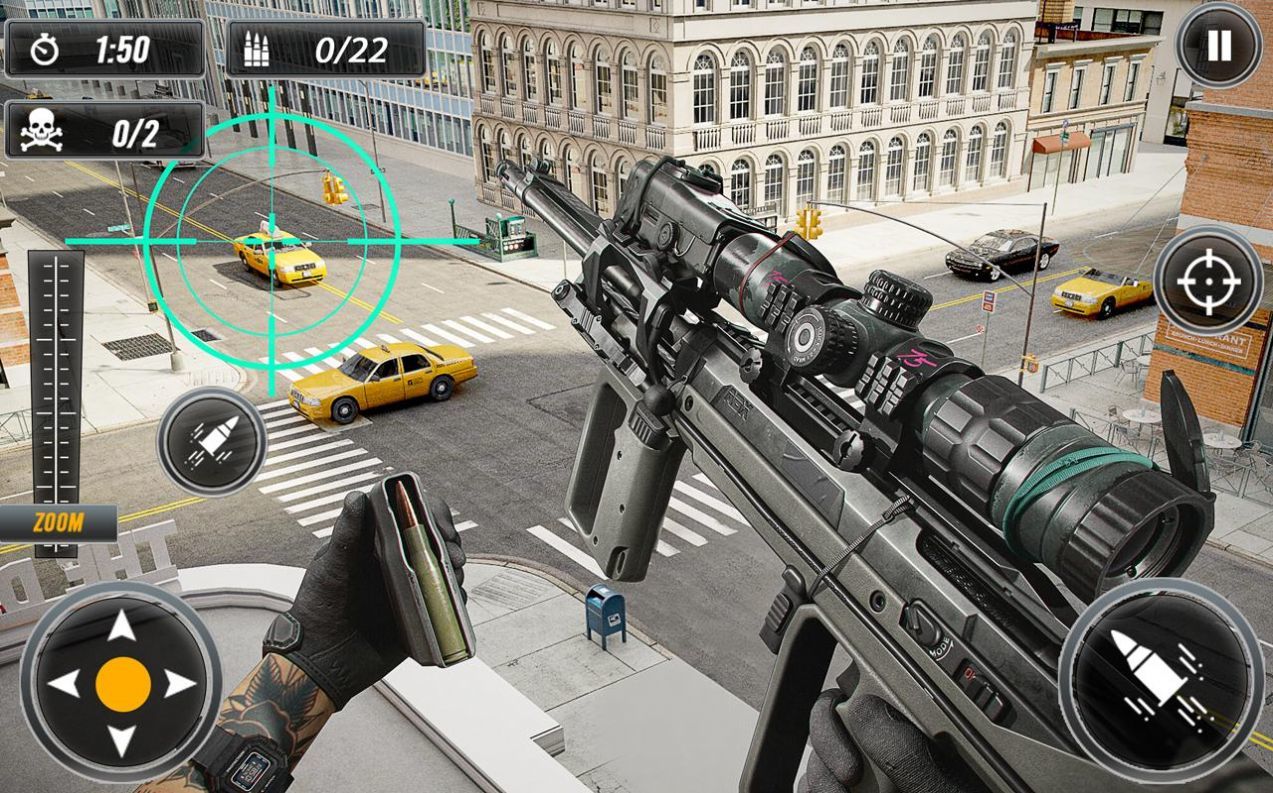
Task: Tap the joystick's up arrow
Action: pyautogui.click(x=122, y=627)
